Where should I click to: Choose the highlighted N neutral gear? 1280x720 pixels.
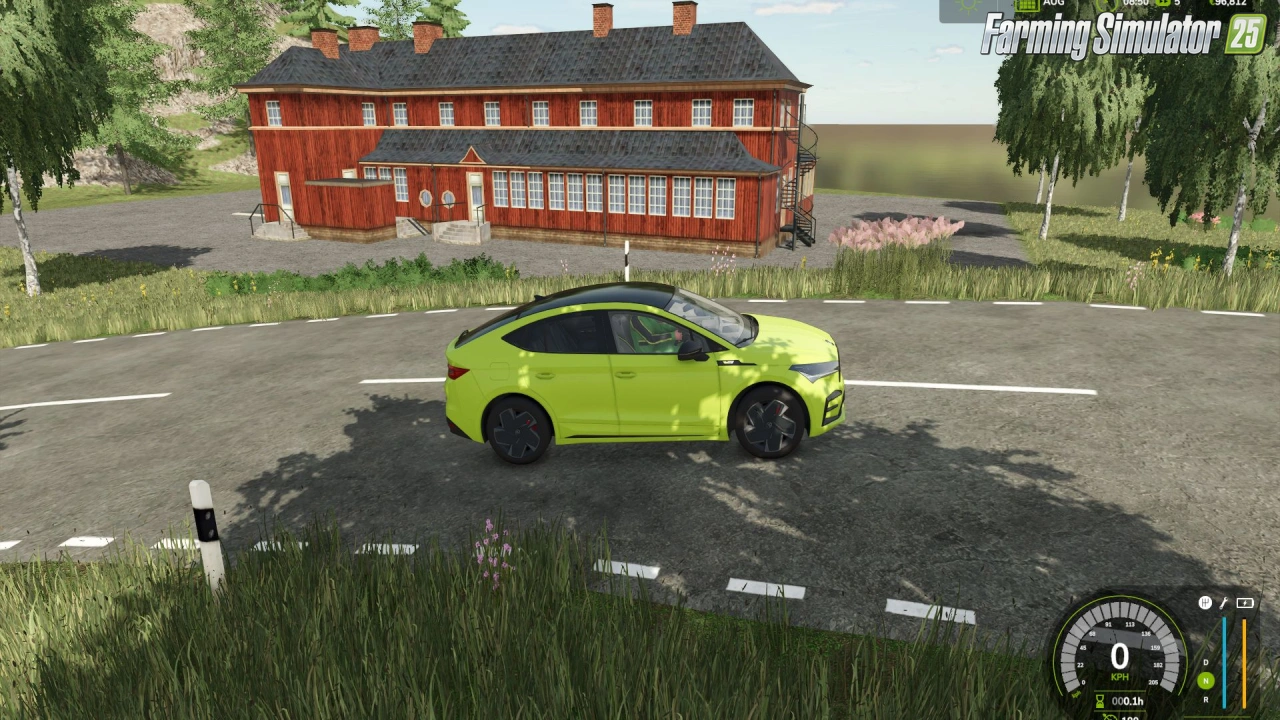point(1206,681)
